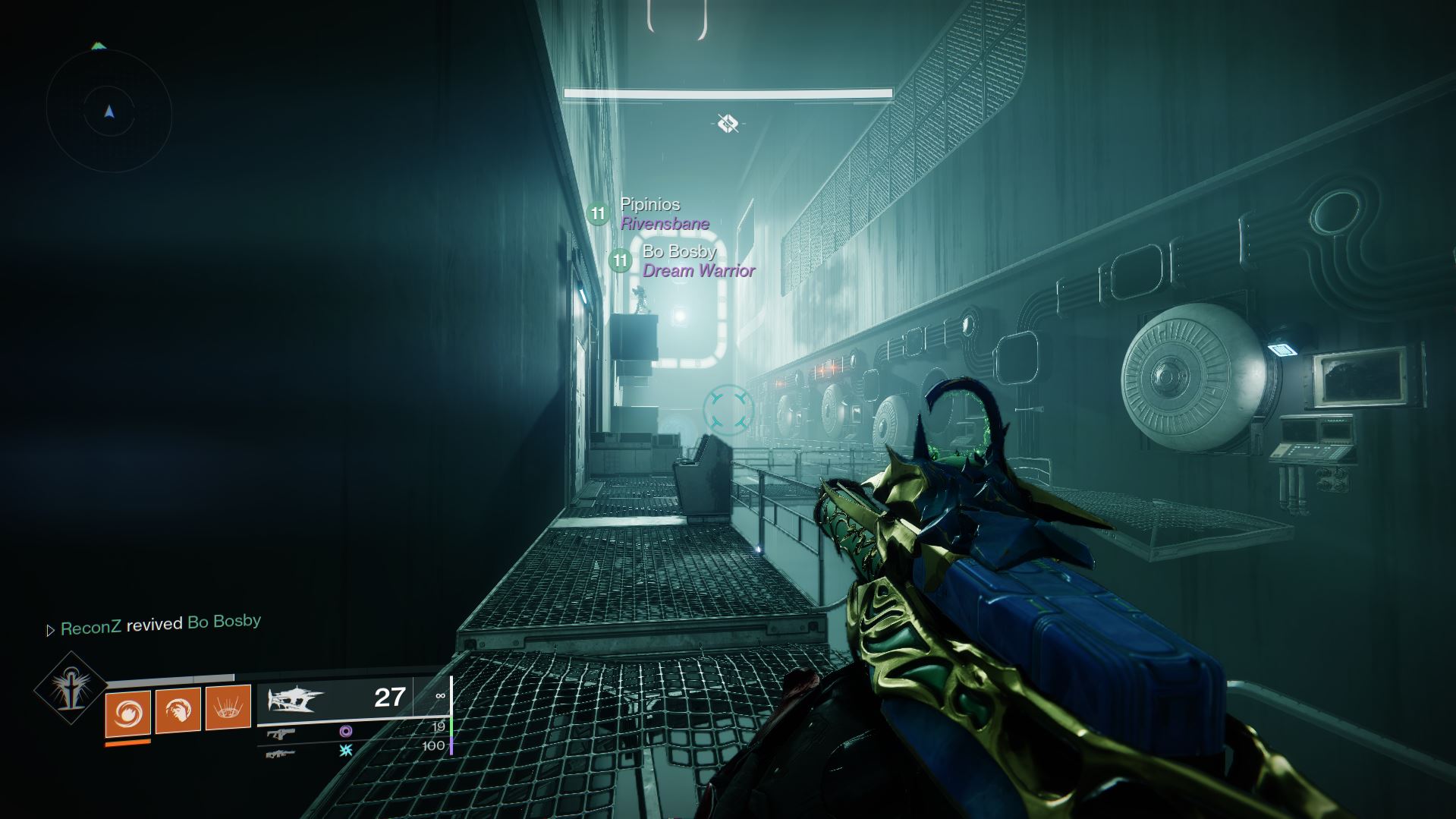Image resolution: width=1456 pixels, height=819 pixels.
Task: Use the solar grenade ability icon
Action: [127, 711]
